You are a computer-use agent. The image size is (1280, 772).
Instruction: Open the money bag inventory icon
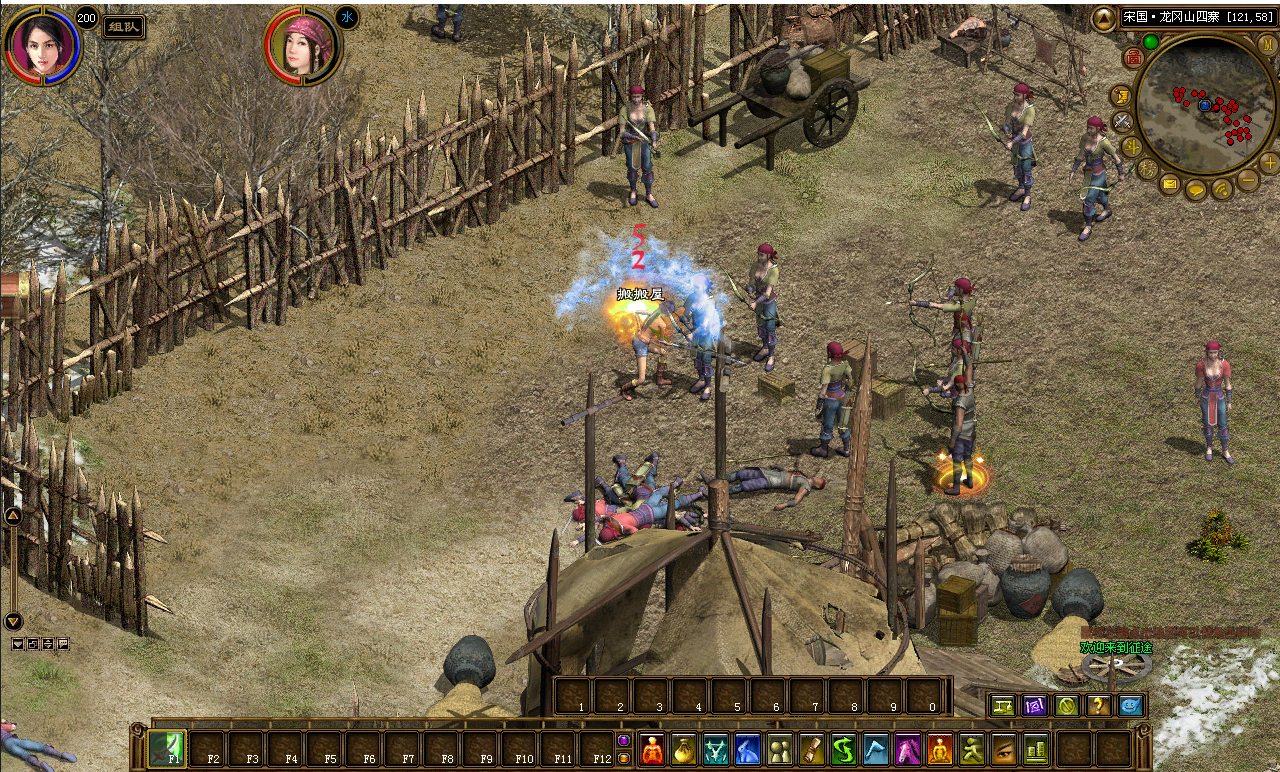click(x=685, y=749)
